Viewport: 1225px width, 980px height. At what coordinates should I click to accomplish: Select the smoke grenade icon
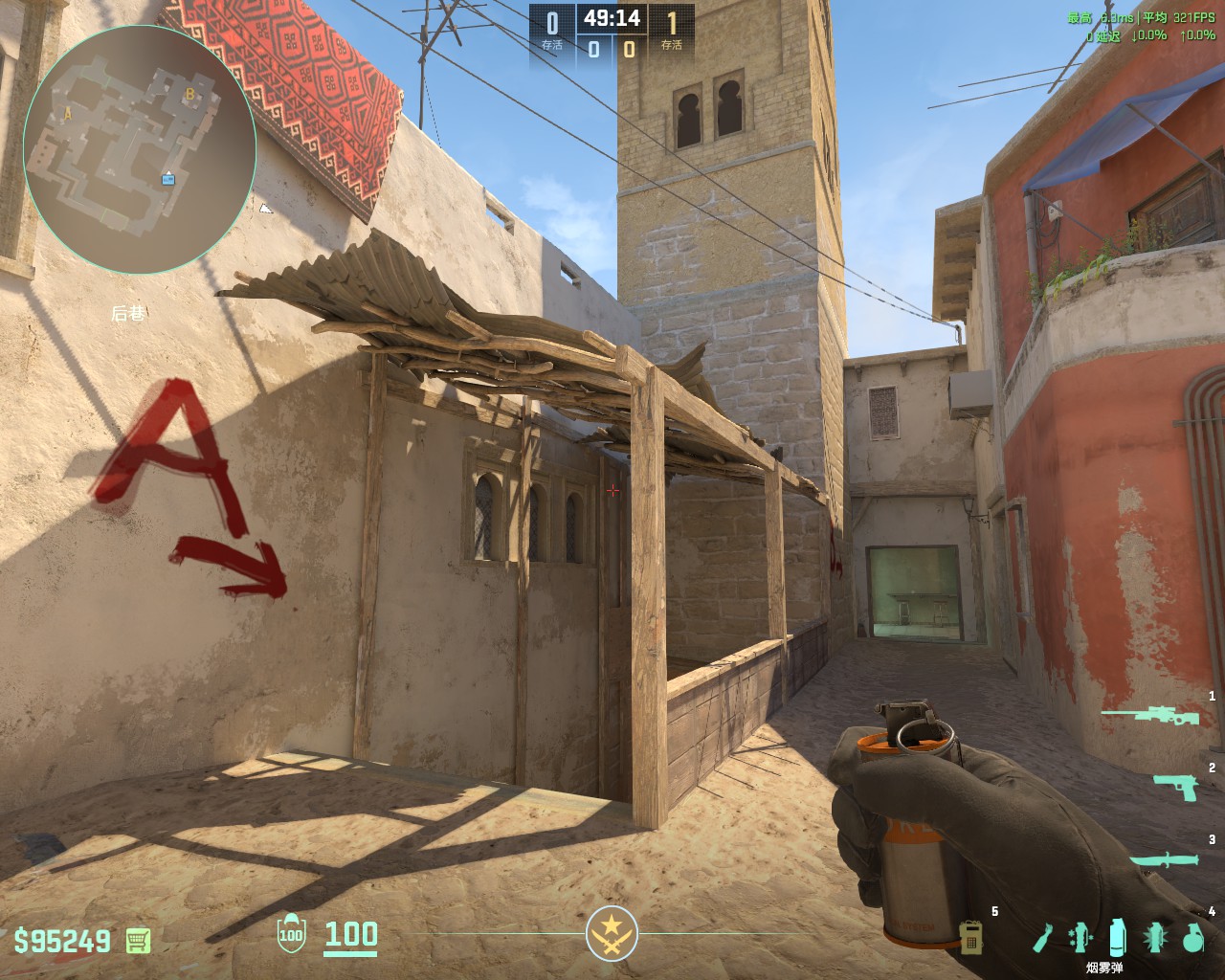(1117, 938)
